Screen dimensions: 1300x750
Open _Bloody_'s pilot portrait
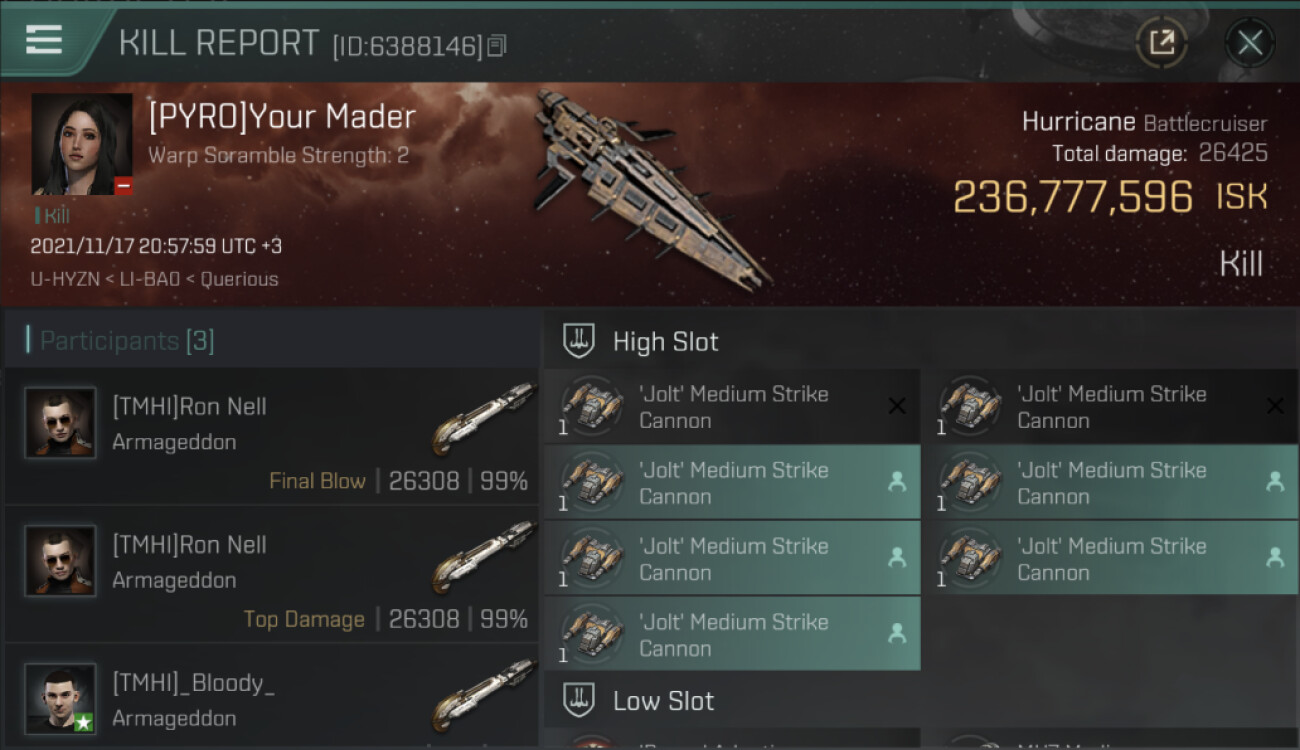point(61,698)
